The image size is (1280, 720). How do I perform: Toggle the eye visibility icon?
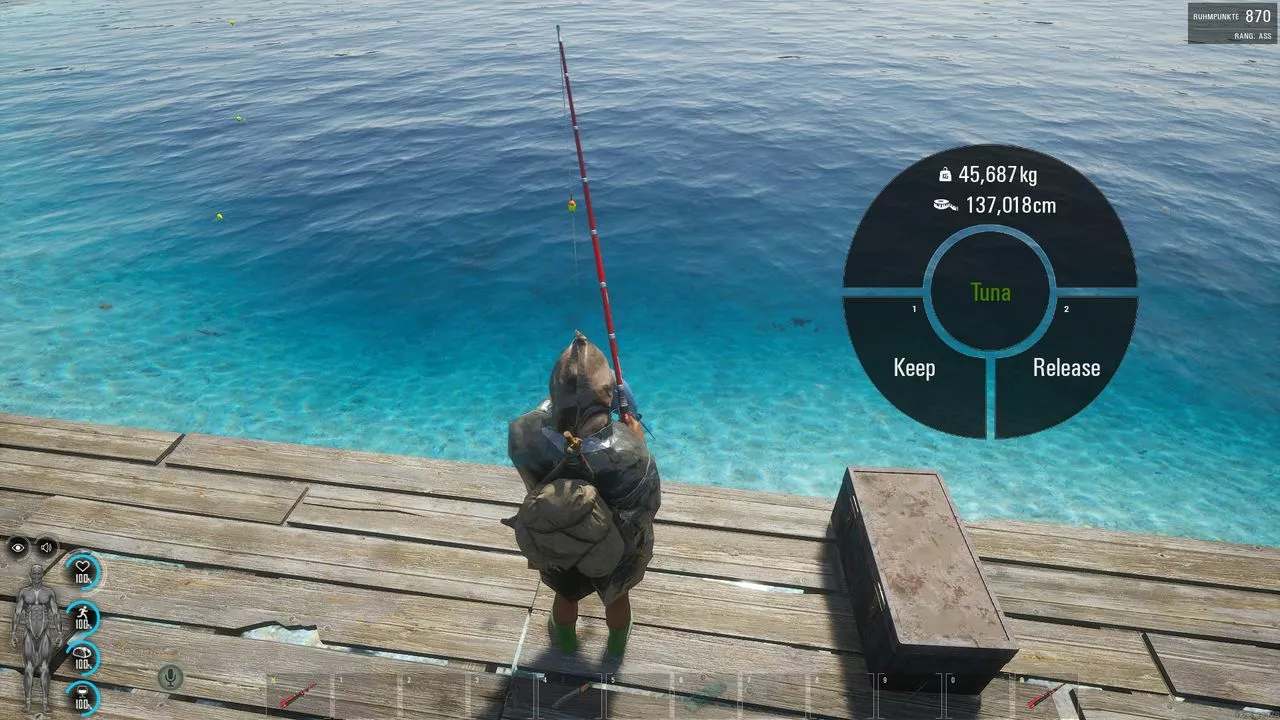(x=18, y=547)
